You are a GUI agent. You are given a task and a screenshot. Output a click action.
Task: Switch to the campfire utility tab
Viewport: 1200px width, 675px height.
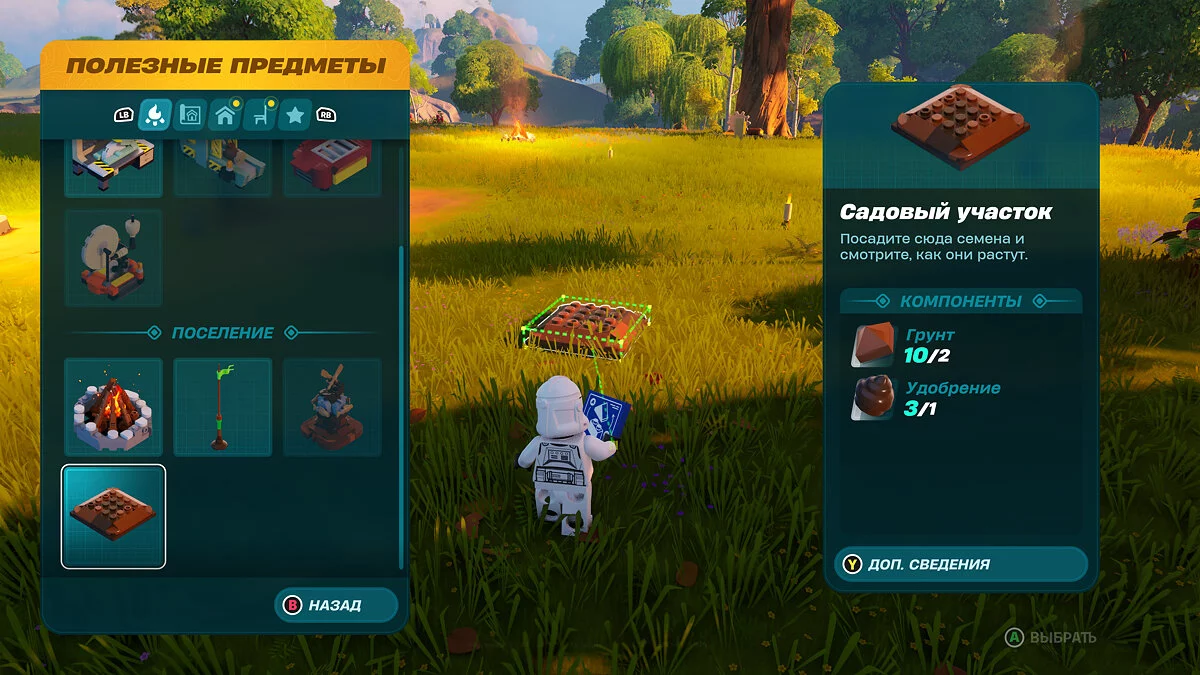click(154, 116)
